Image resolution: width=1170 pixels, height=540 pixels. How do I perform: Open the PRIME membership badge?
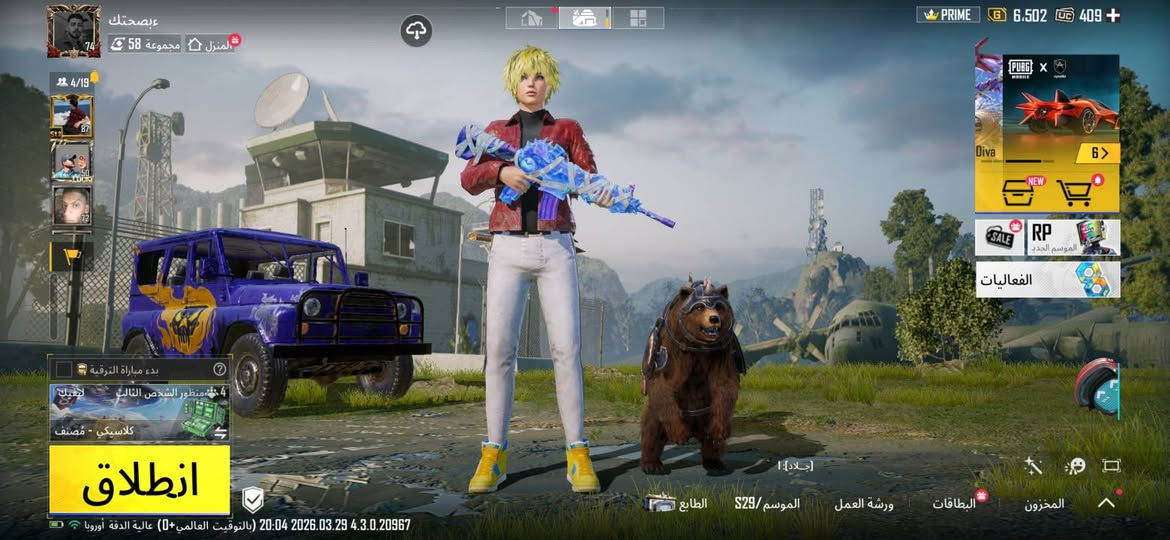click(x=945, y=15)
